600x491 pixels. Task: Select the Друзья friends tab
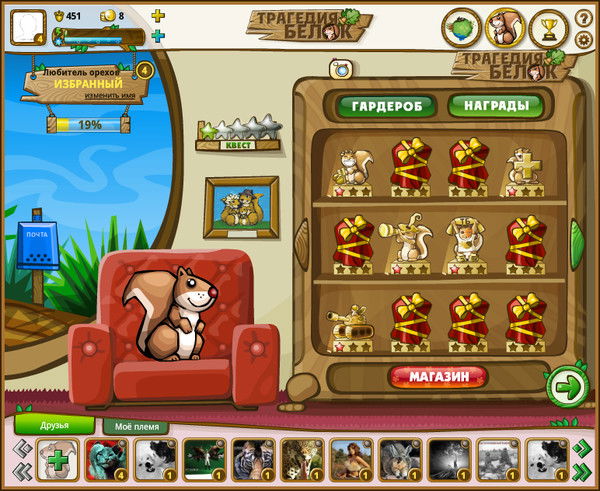[55, 425]
